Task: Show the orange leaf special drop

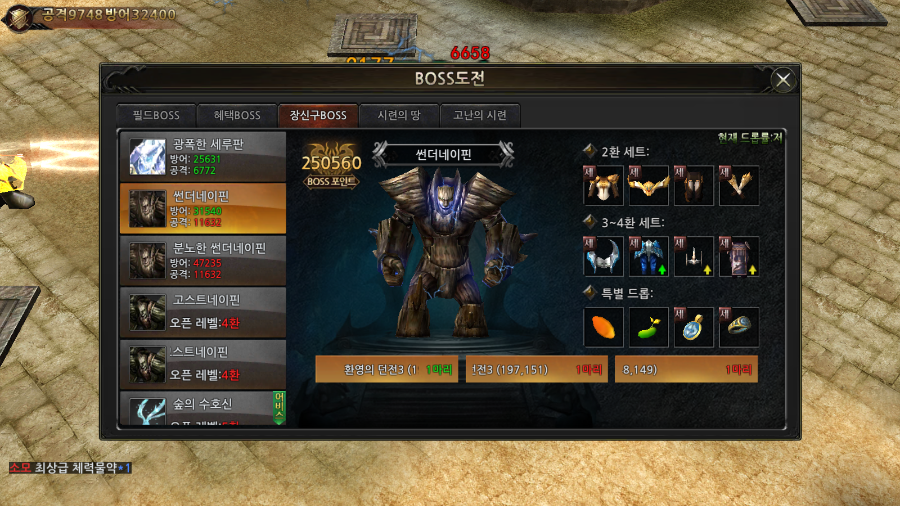Action: click(604, 327)
